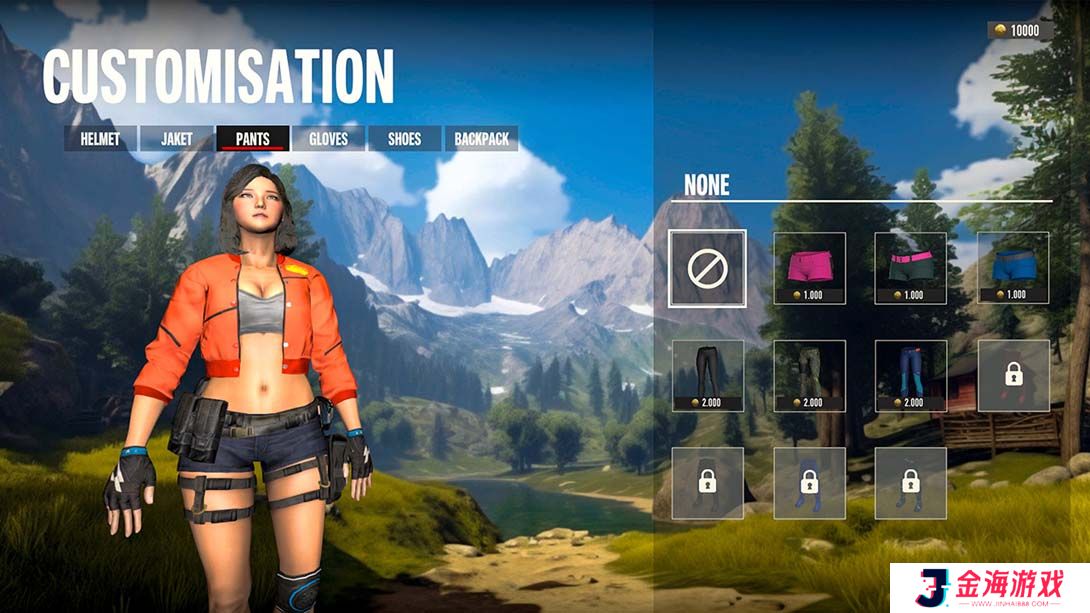Image resolution: width=1090 pixels, height=613 pixels.
Task: Switch to the Helmet tab
Action: [100, 139]
